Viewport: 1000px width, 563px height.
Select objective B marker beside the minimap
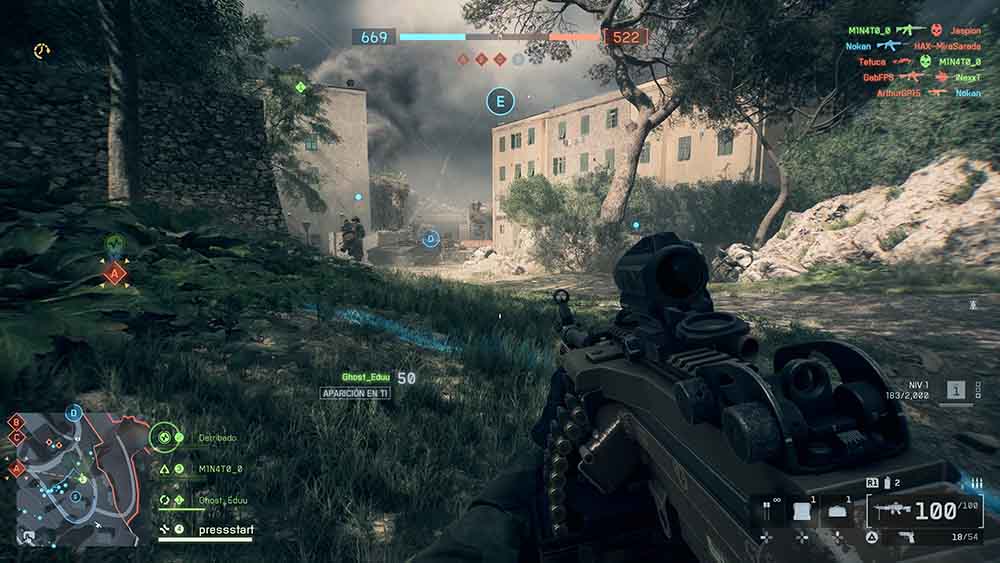click(x=16, y=422)
